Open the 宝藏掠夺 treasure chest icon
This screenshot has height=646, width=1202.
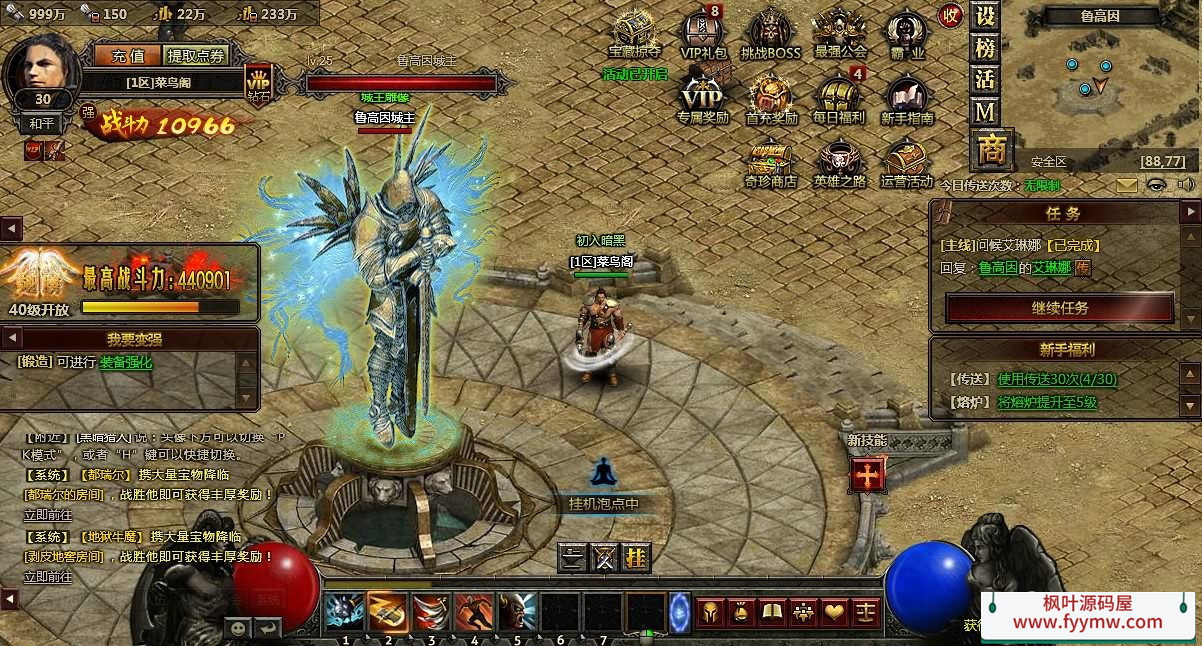click(x=635, y=32)
